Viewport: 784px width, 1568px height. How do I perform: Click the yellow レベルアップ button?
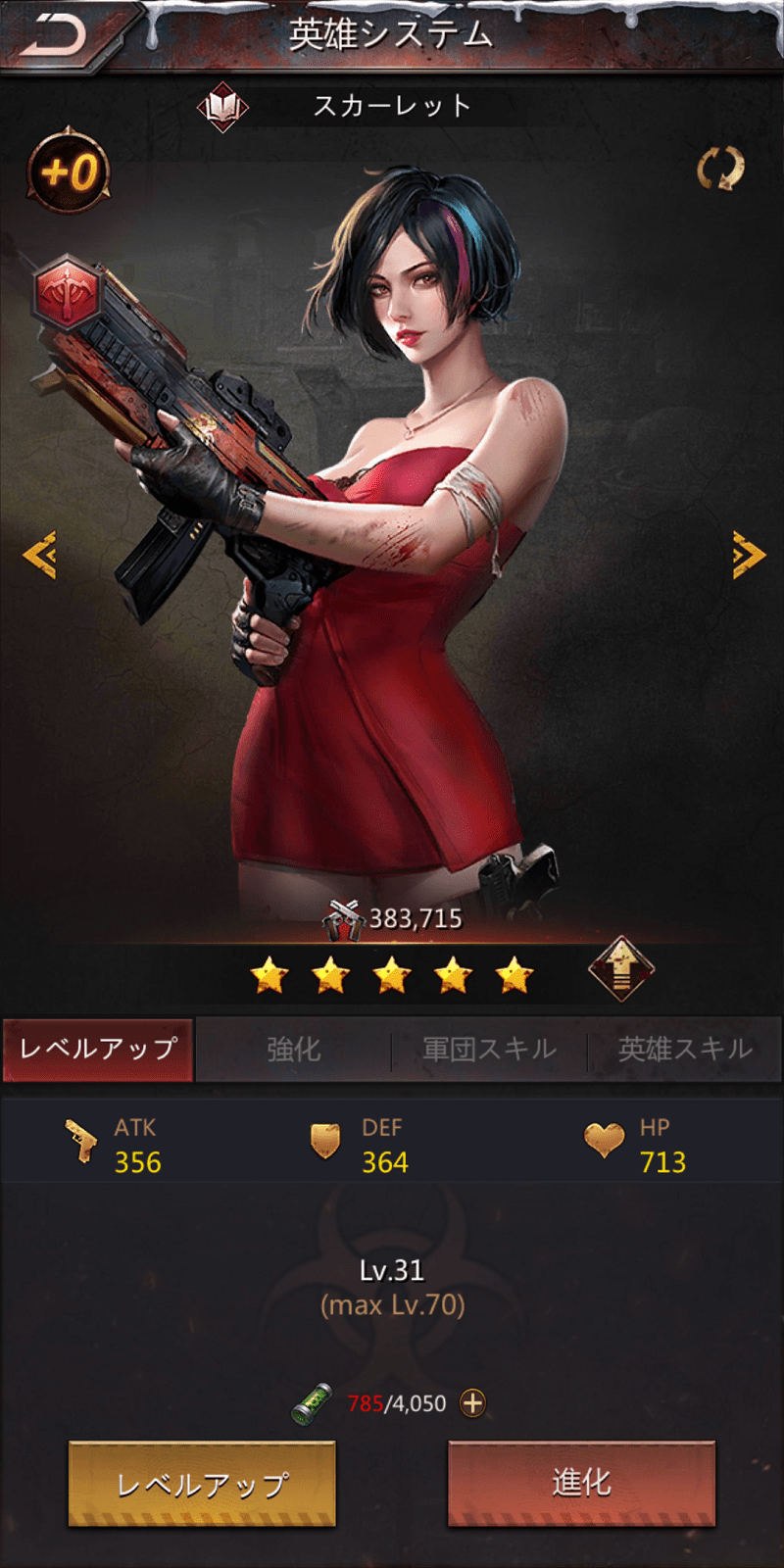(x=202, y=1484)
